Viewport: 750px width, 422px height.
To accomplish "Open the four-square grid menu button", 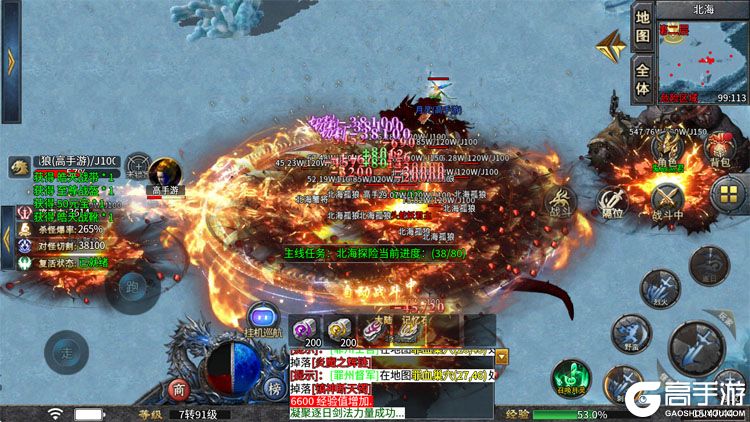I will pos(727,196).
